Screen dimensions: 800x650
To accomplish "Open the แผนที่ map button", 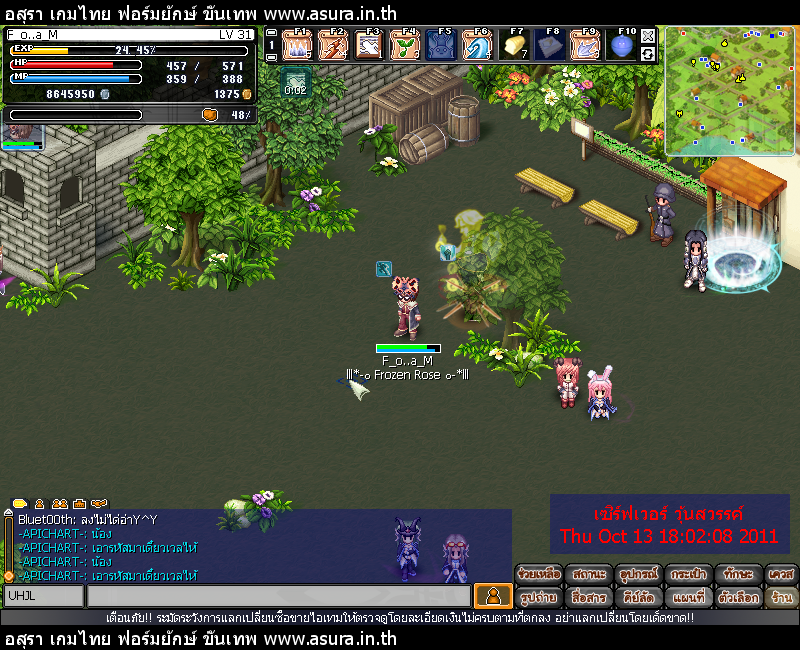I will click(690, 597).
